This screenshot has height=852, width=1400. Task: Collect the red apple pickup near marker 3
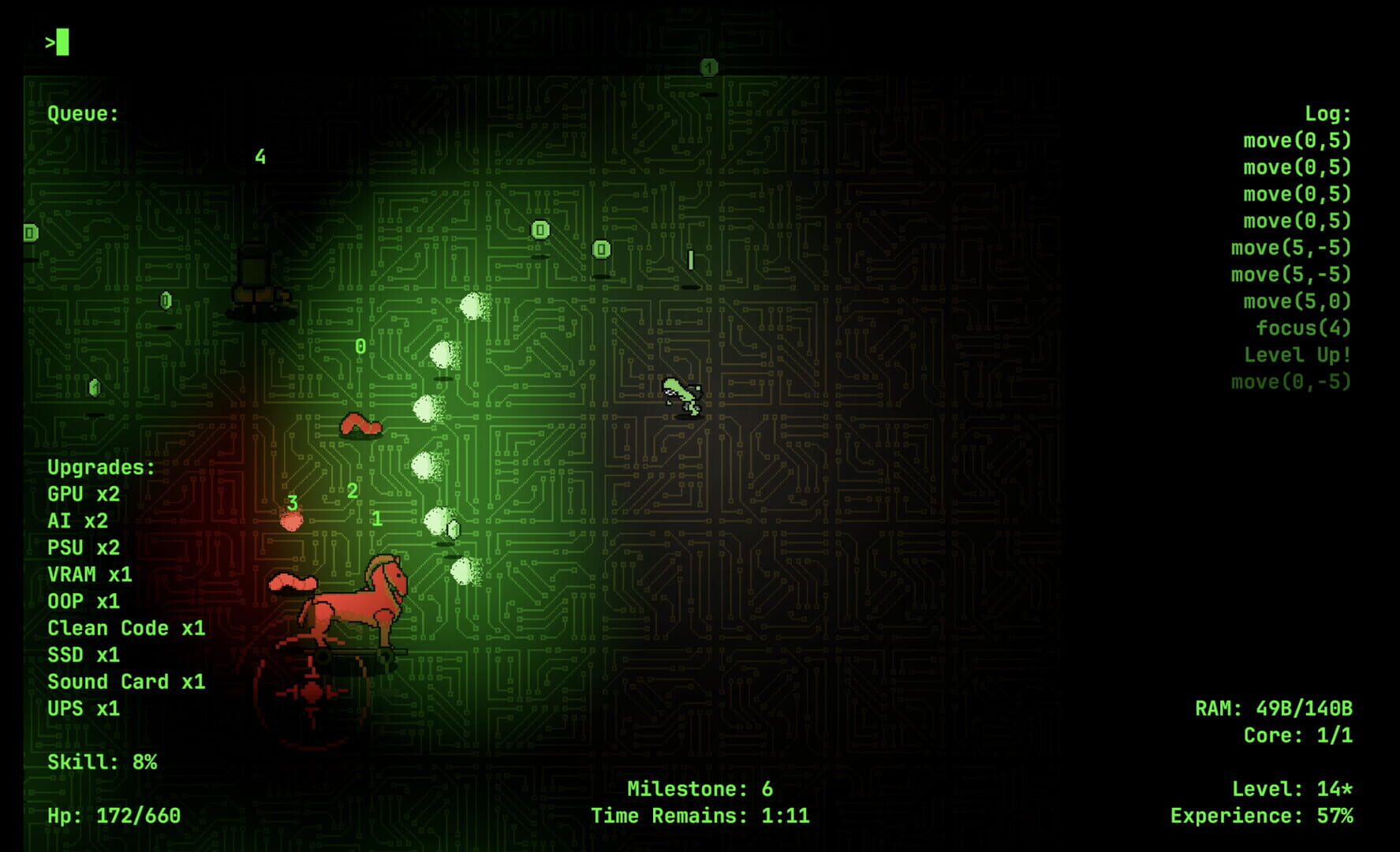[292, 521]
